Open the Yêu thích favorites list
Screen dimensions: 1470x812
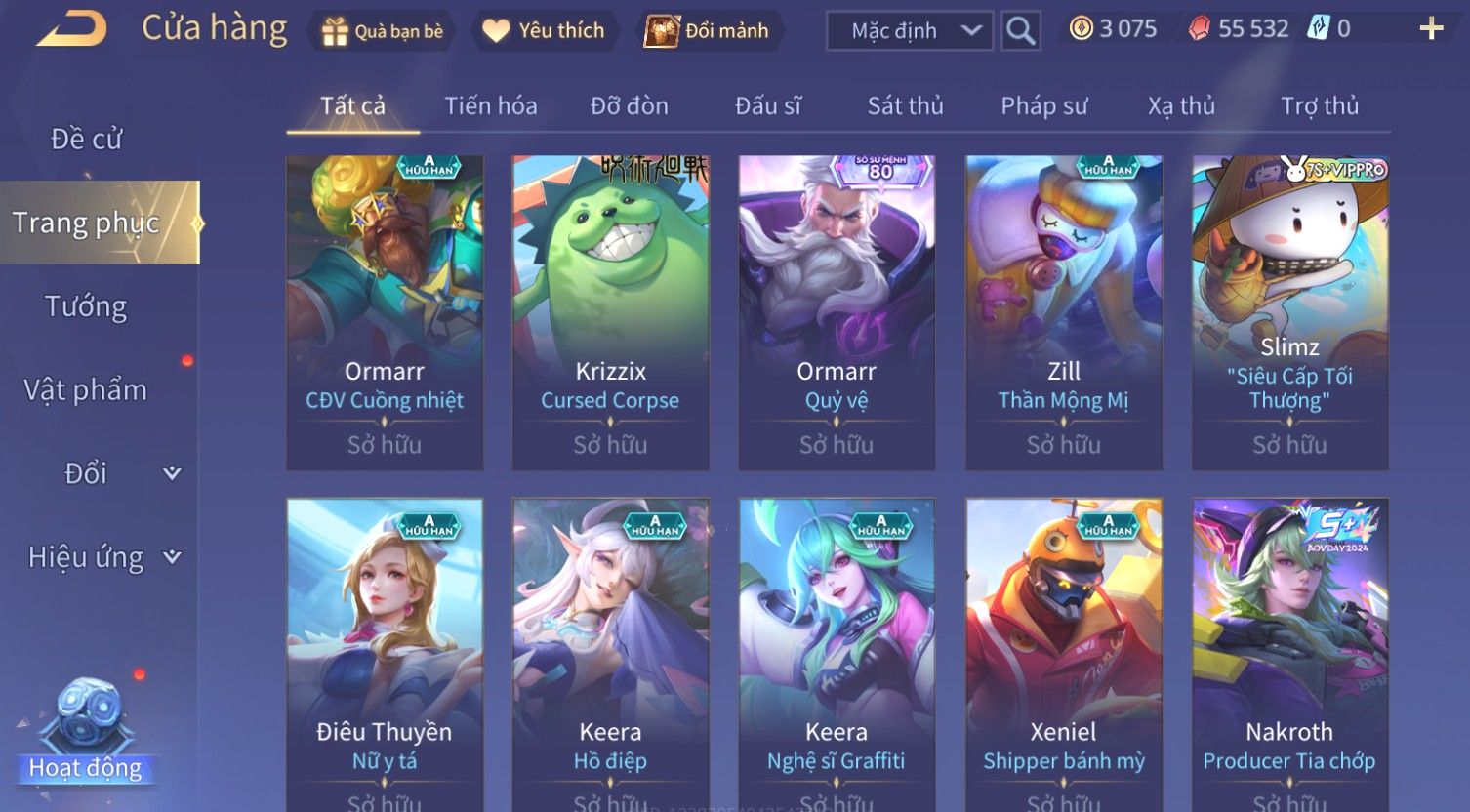tap(545, 31)
